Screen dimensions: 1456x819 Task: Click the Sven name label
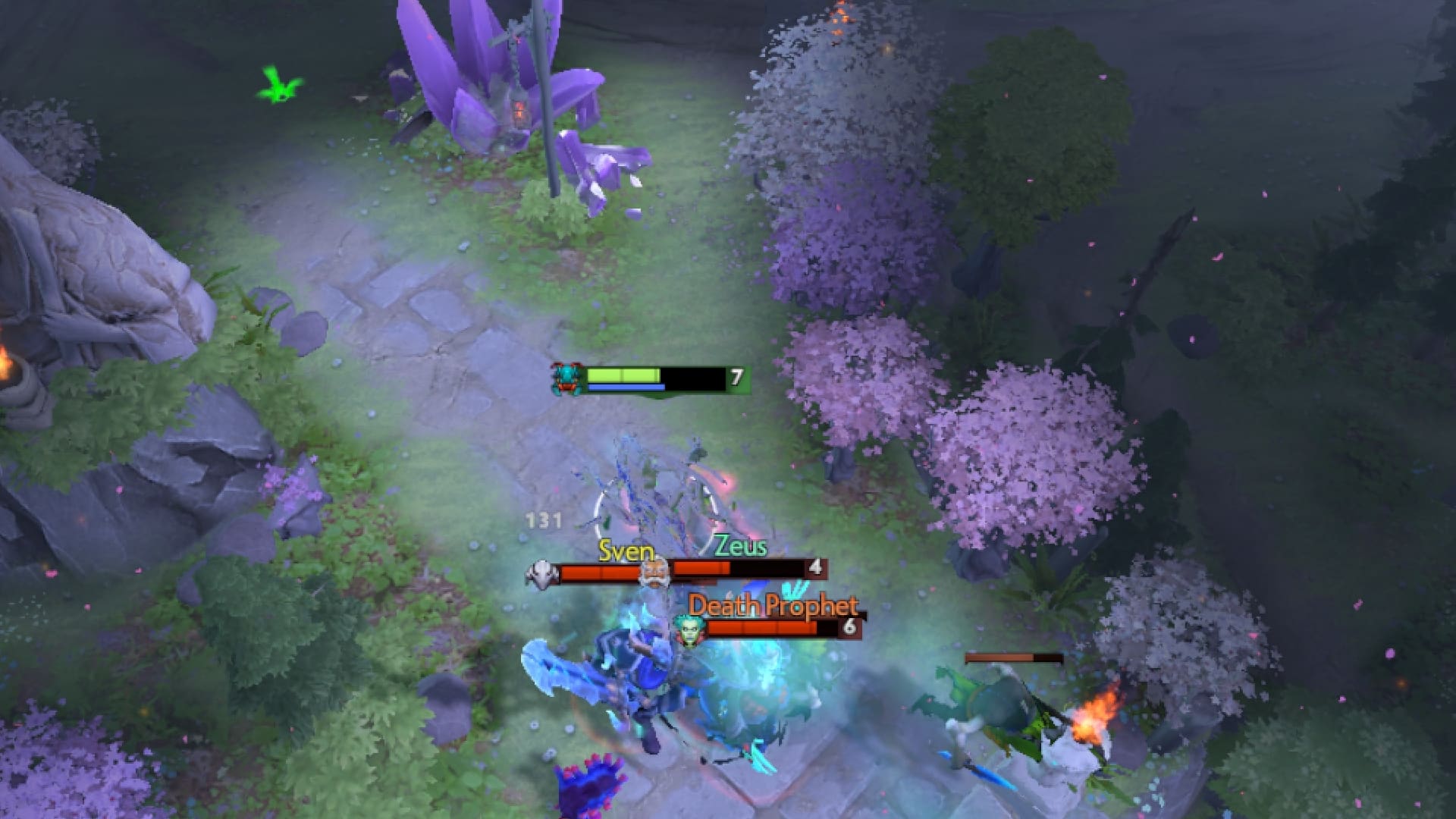[627, 551]
